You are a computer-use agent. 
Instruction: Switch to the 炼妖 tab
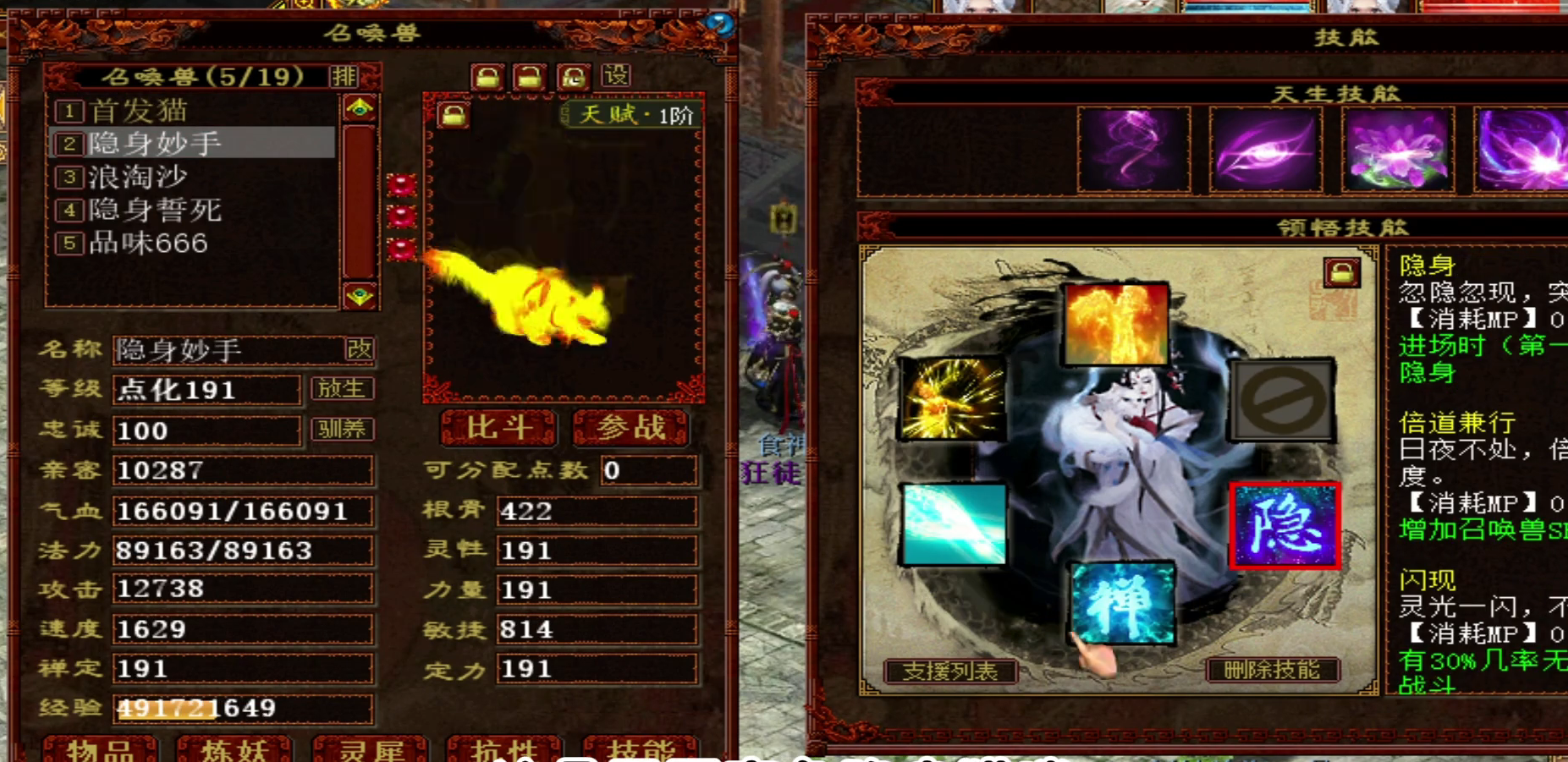[x=234, y=749]
